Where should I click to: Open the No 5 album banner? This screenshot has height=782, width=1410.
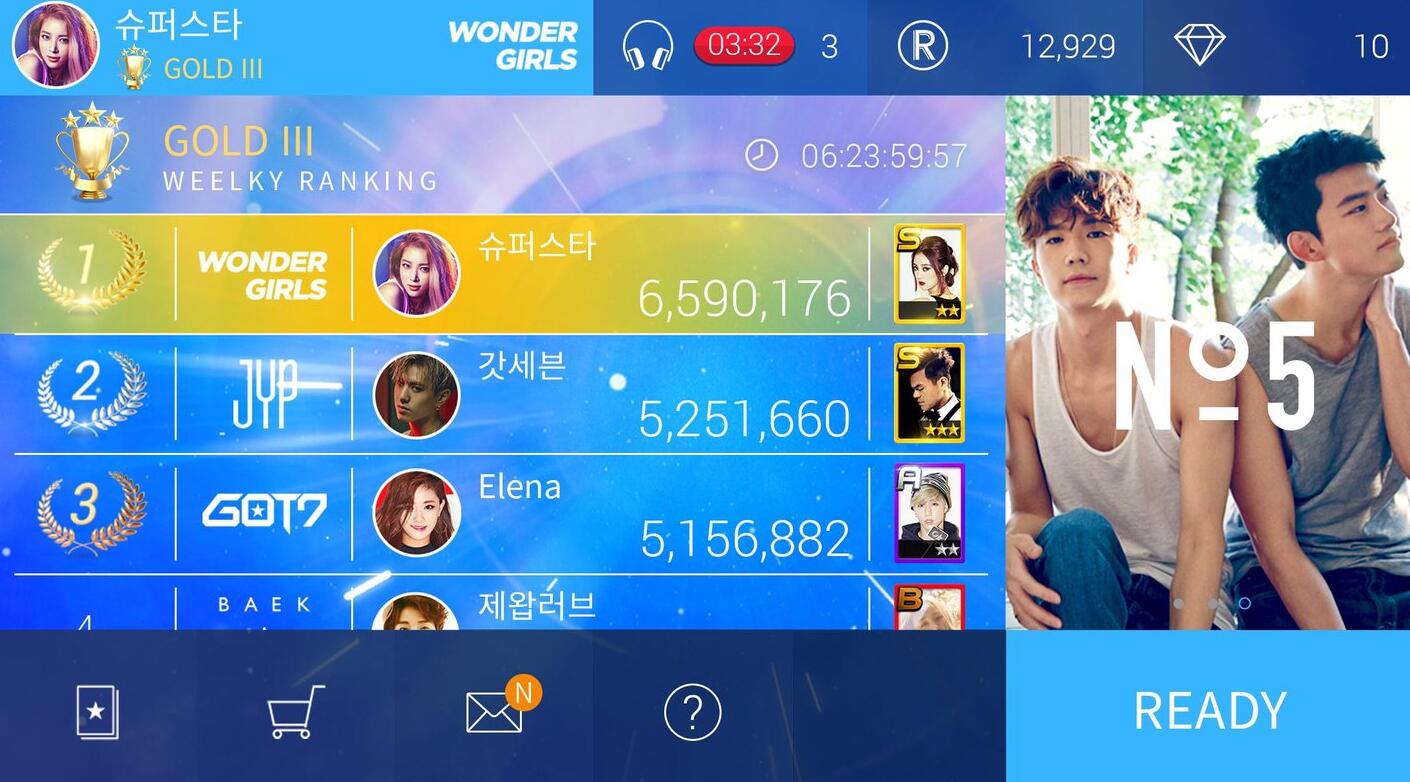click(x=1208, y=362)
